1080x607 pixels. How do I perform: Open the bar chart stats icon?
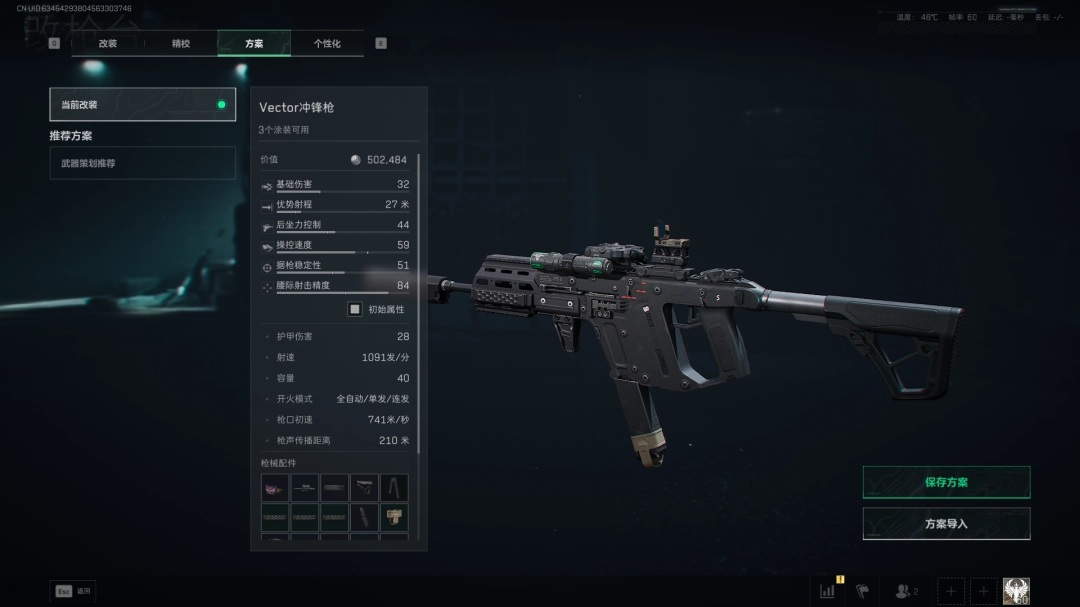click(x=828, y=591)
